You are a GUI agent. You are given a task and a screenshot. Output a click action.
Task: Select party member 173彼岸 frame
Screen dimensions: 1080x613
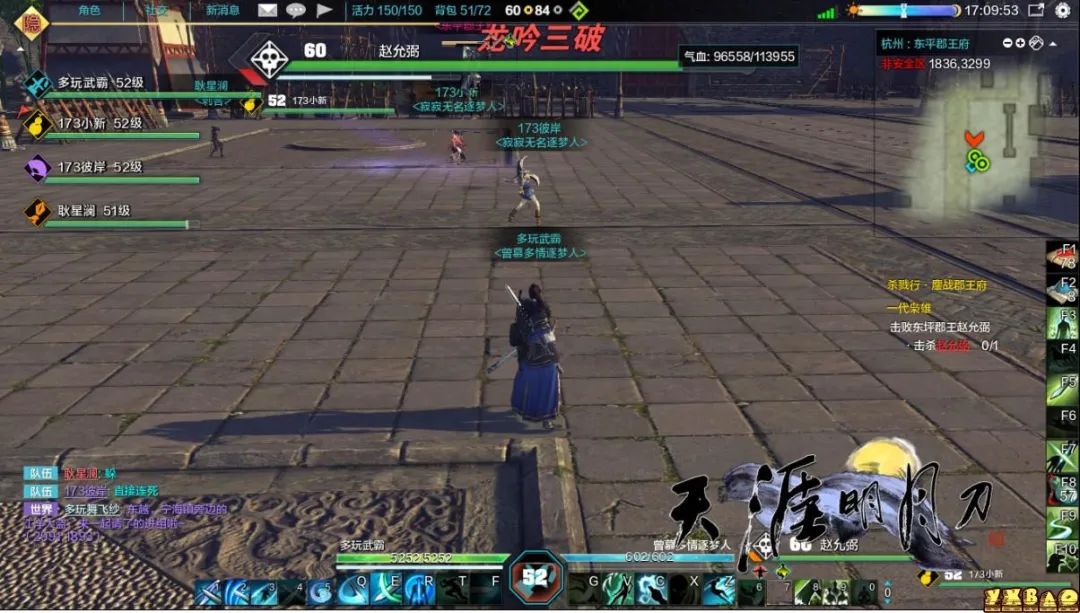(100, 168)
